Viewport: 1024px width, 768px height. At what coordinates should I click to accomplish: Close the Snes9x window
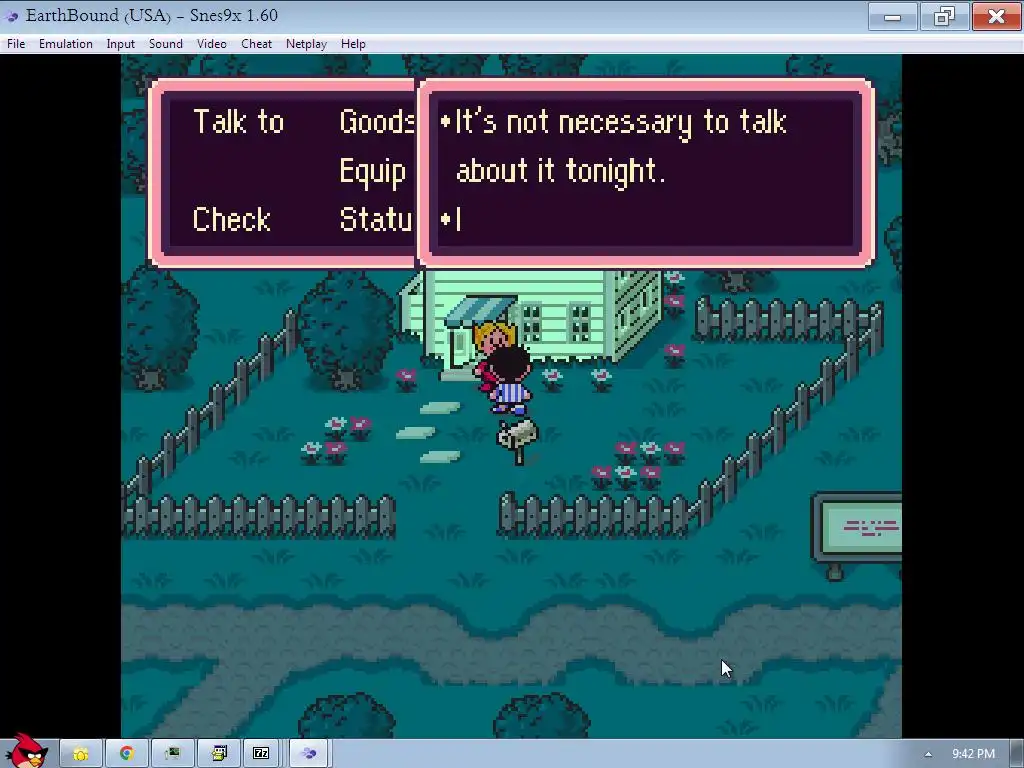[x=996, y=16]
